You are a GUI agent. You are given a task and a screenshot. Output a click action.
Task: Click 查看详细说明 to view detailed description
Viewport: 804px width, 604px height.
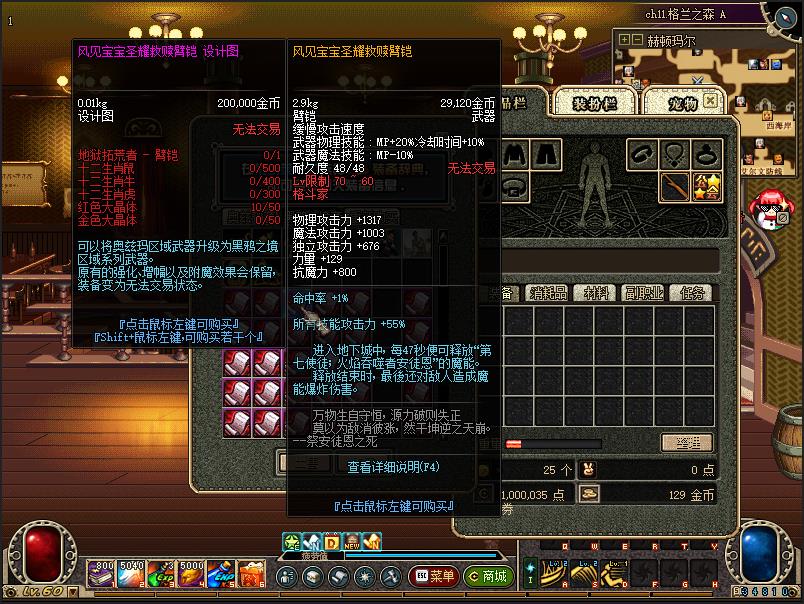(x=393, y=467)
